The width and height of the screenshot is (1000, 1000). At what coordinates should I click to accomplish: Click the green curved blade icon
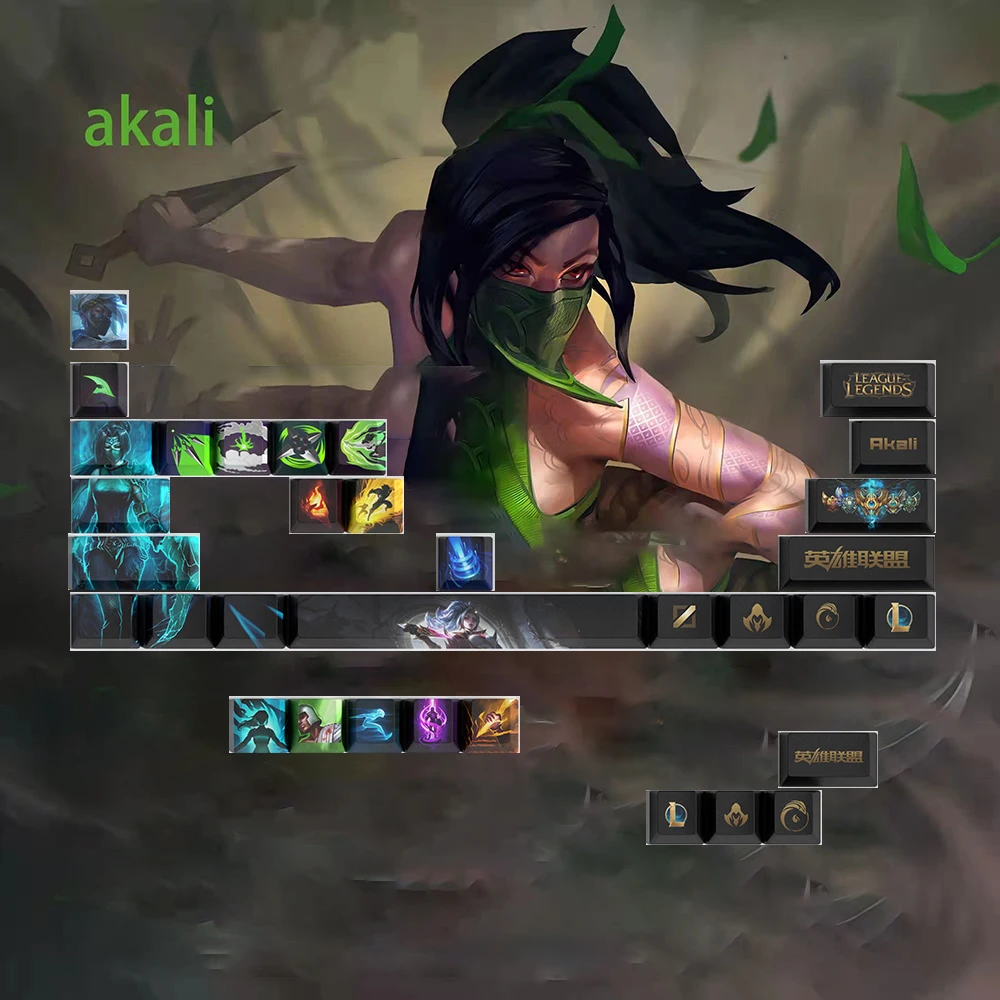coord(99,389)
